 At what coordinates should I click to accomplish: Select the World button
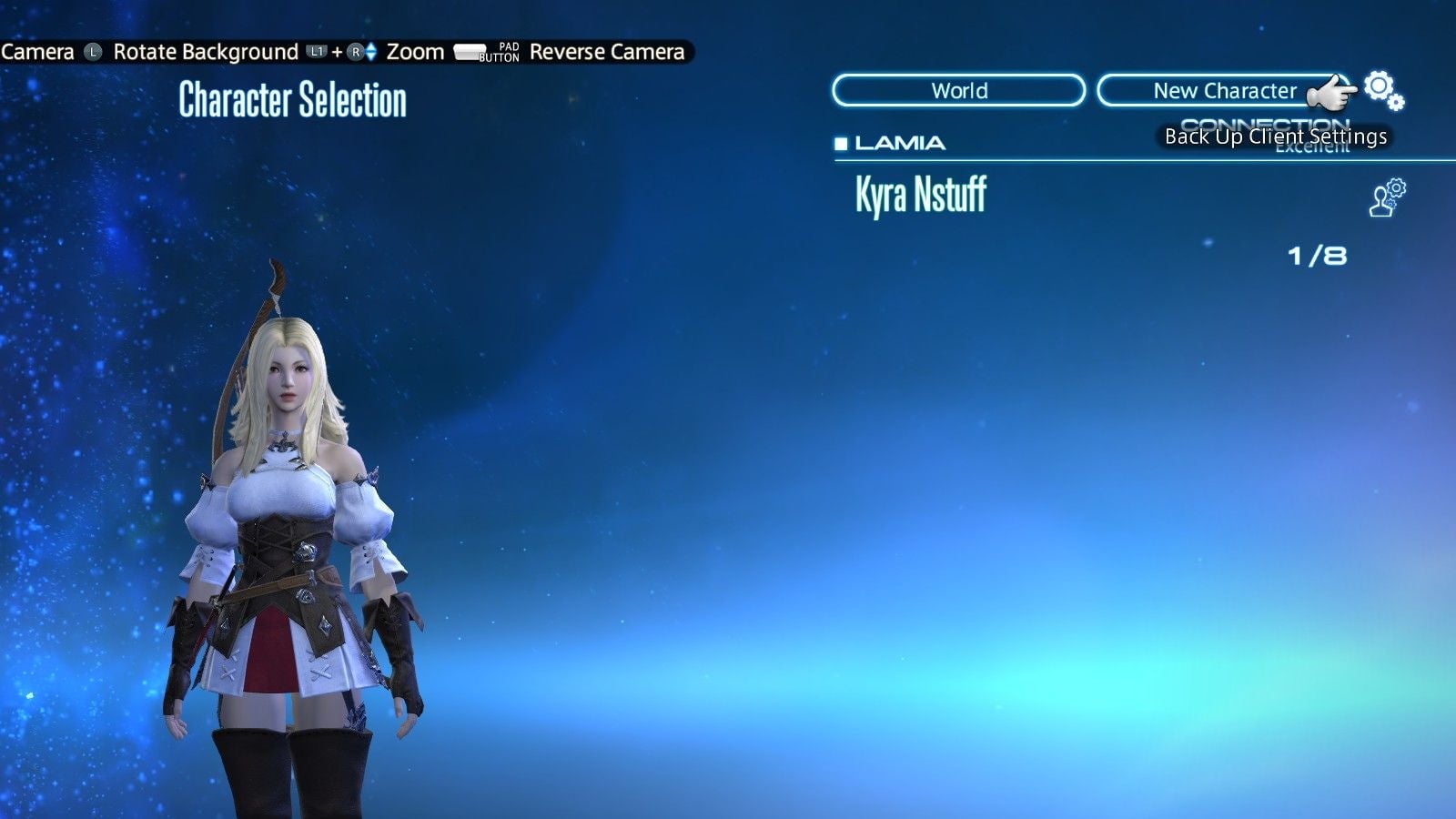(958, 91)
